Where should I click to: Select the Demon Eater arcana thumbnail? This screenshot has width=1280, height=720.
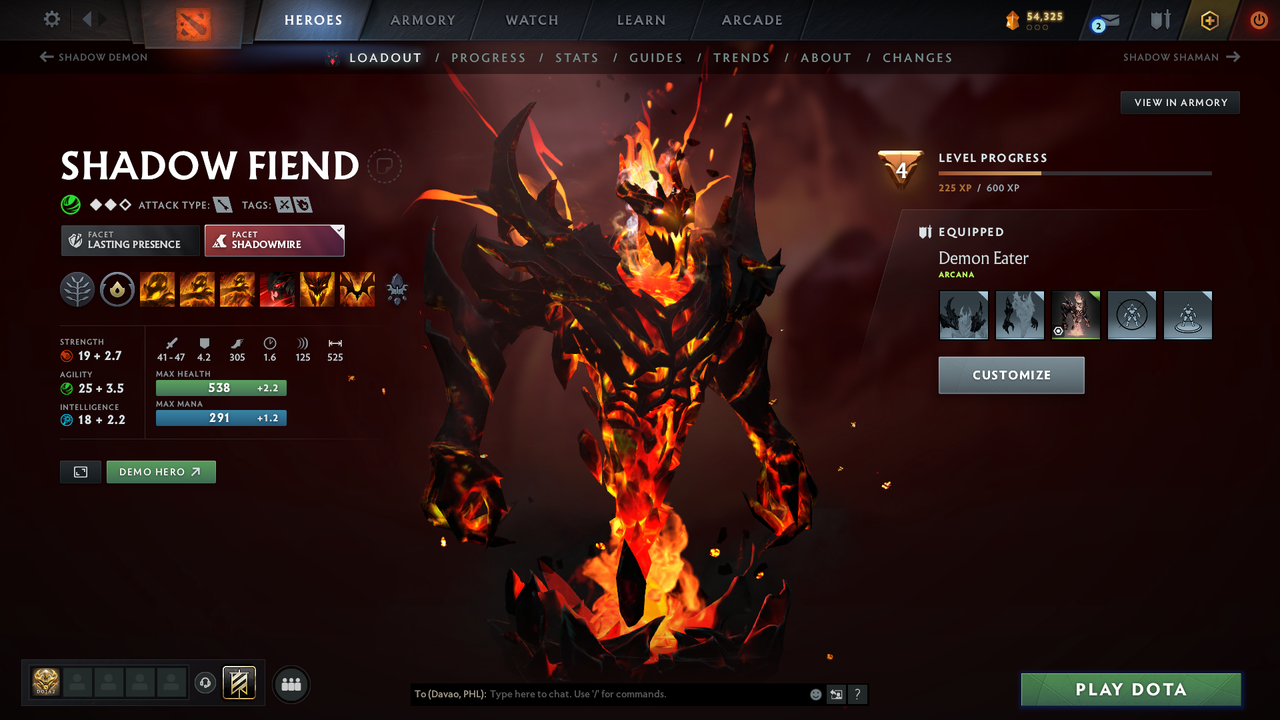[x=1075, y=314]
